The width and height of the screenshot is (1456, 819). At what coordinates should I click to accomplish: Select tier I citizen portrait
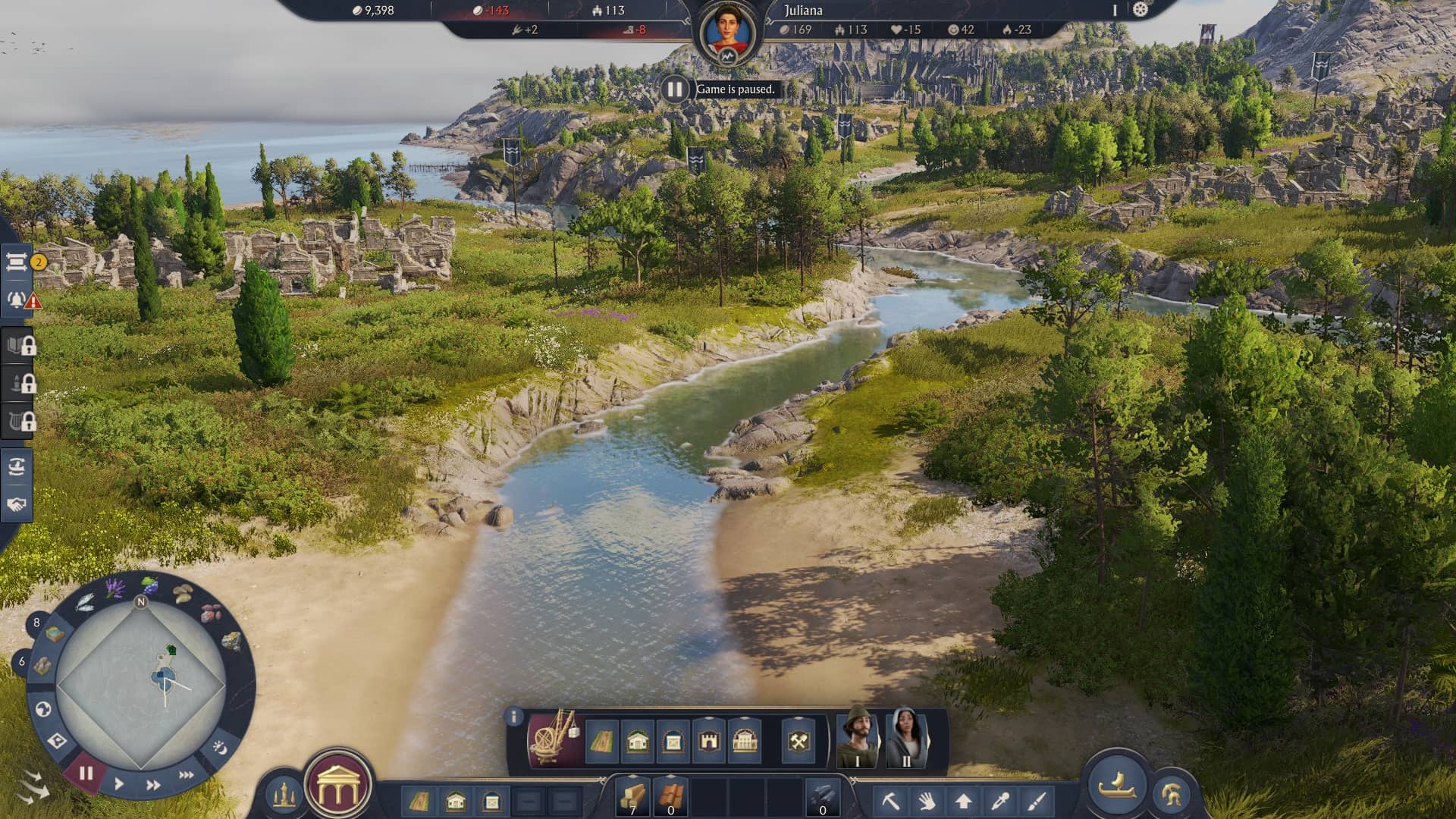click(857, 738)
